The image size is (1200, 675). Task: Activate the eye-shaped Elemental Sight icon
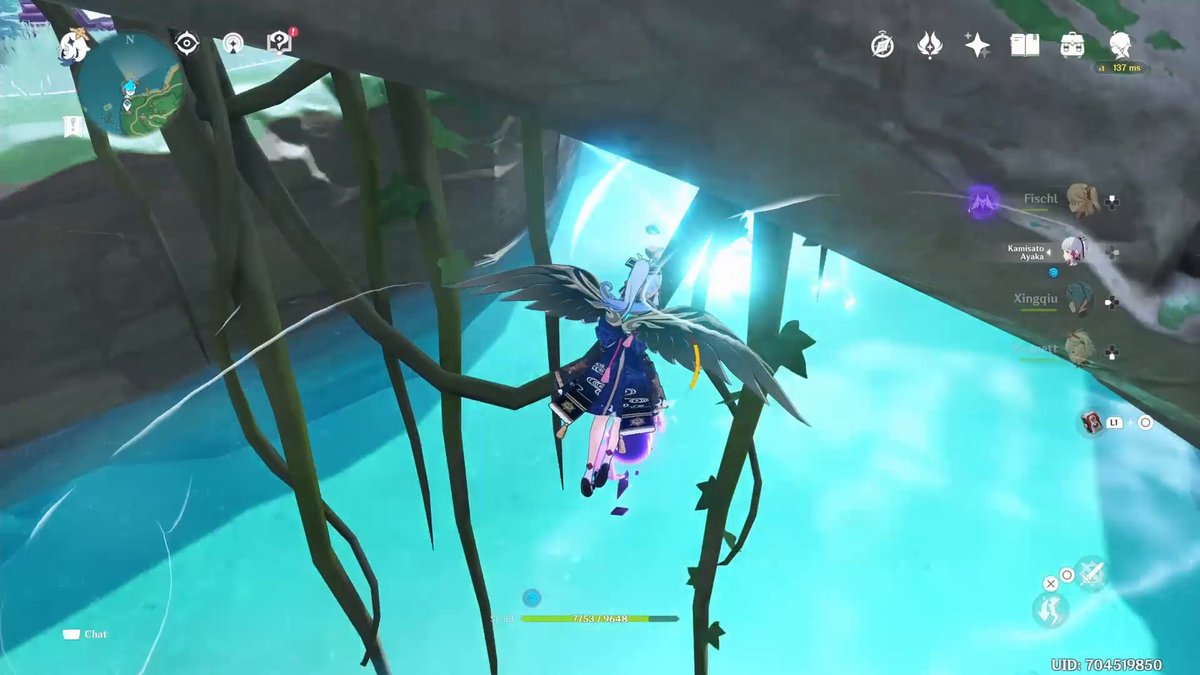pos(187,43)
